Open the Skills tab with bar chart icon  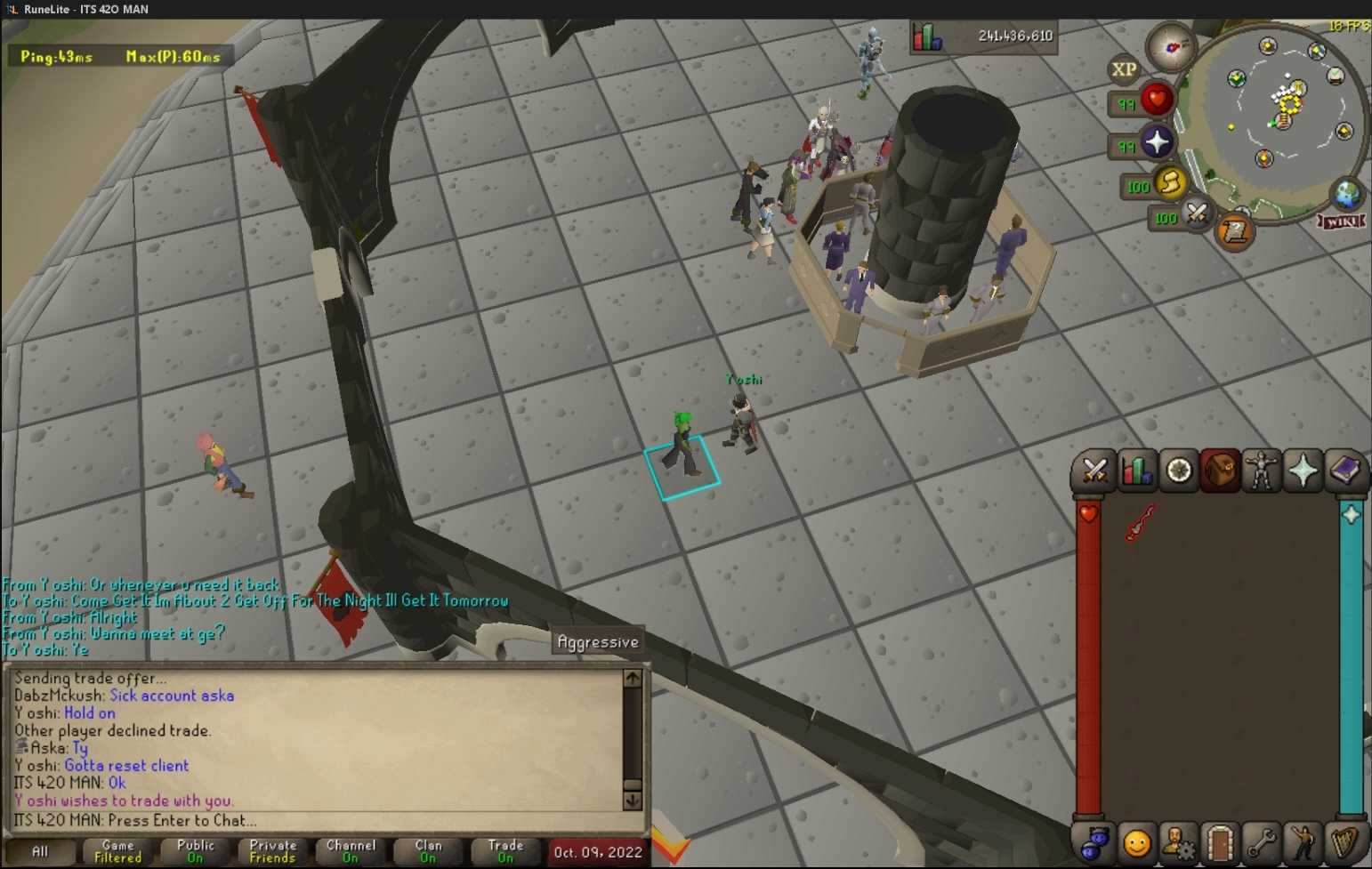[x=1136, y=471]
